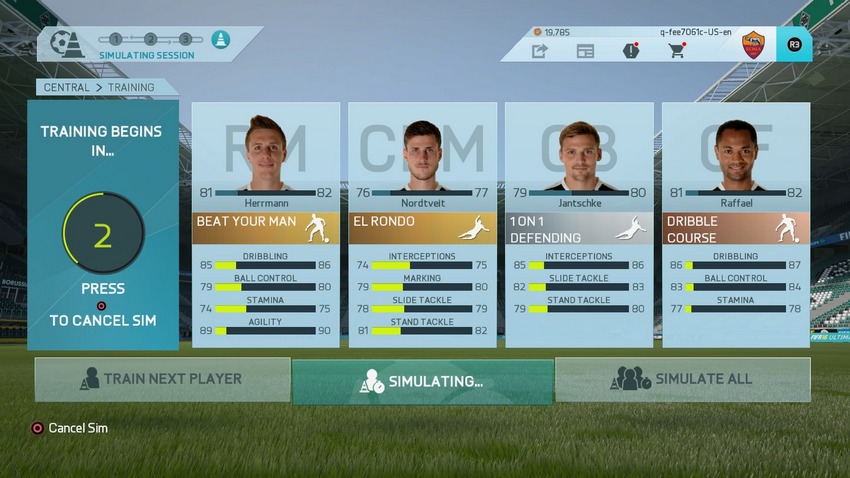Open the news layout icon

point(585,51)
